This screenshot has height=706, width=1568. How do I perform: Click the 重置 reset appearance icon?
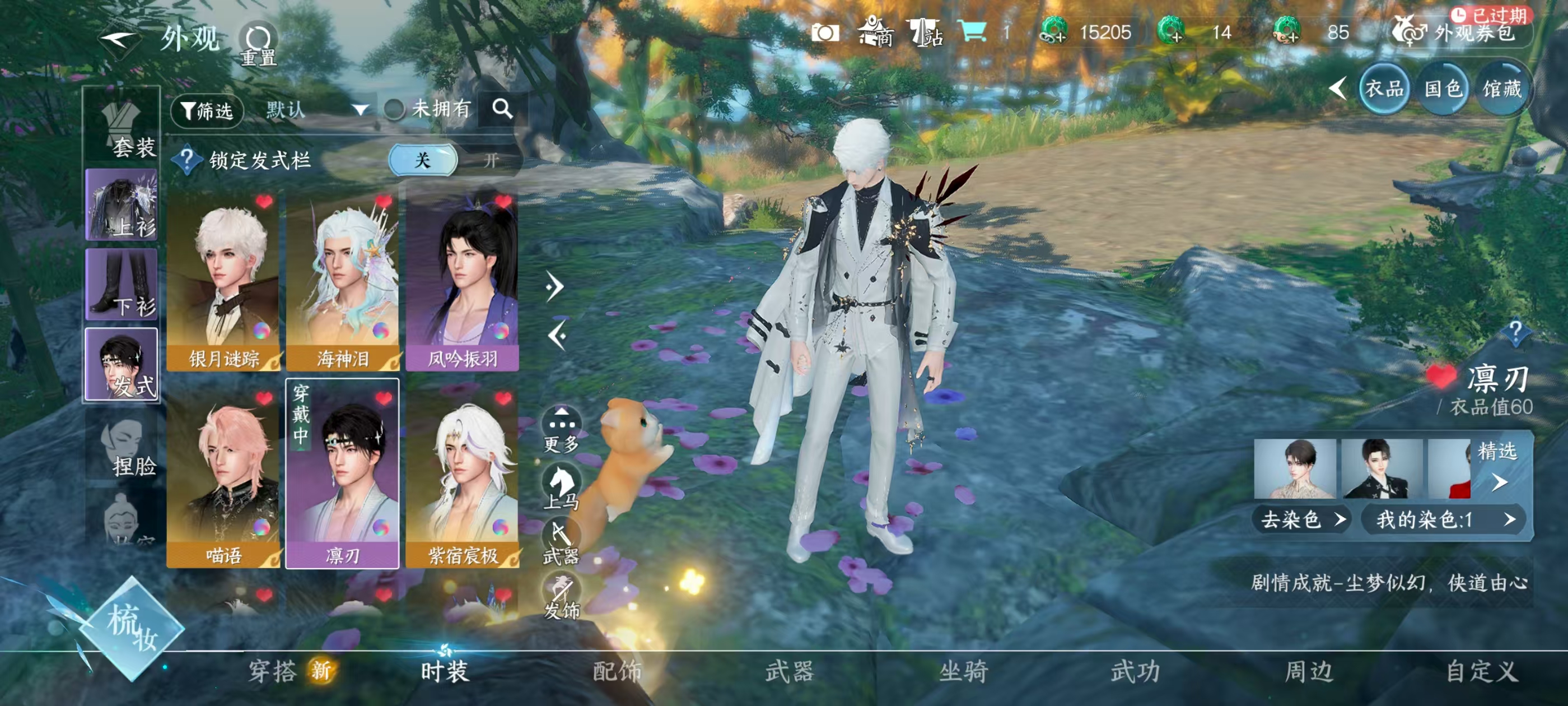tap(257, 37)
